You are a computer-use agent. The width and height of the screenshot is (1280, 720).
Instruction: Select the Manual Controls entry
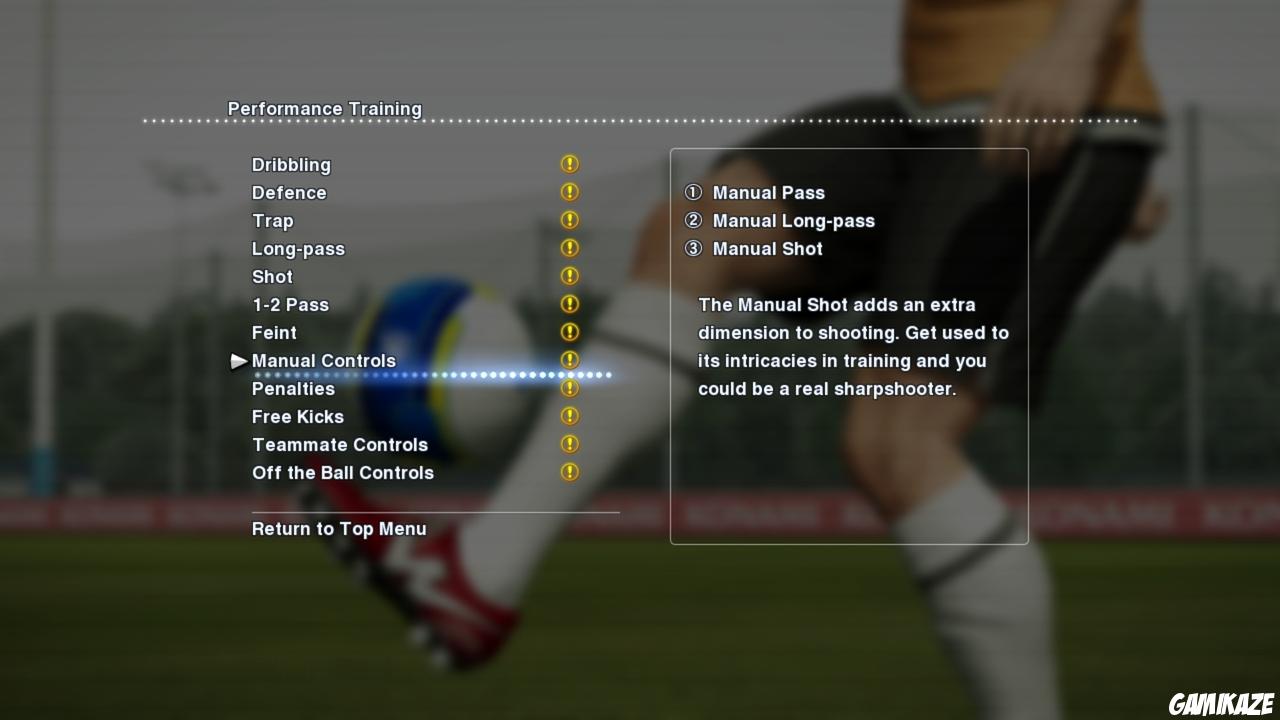[323, 360]
